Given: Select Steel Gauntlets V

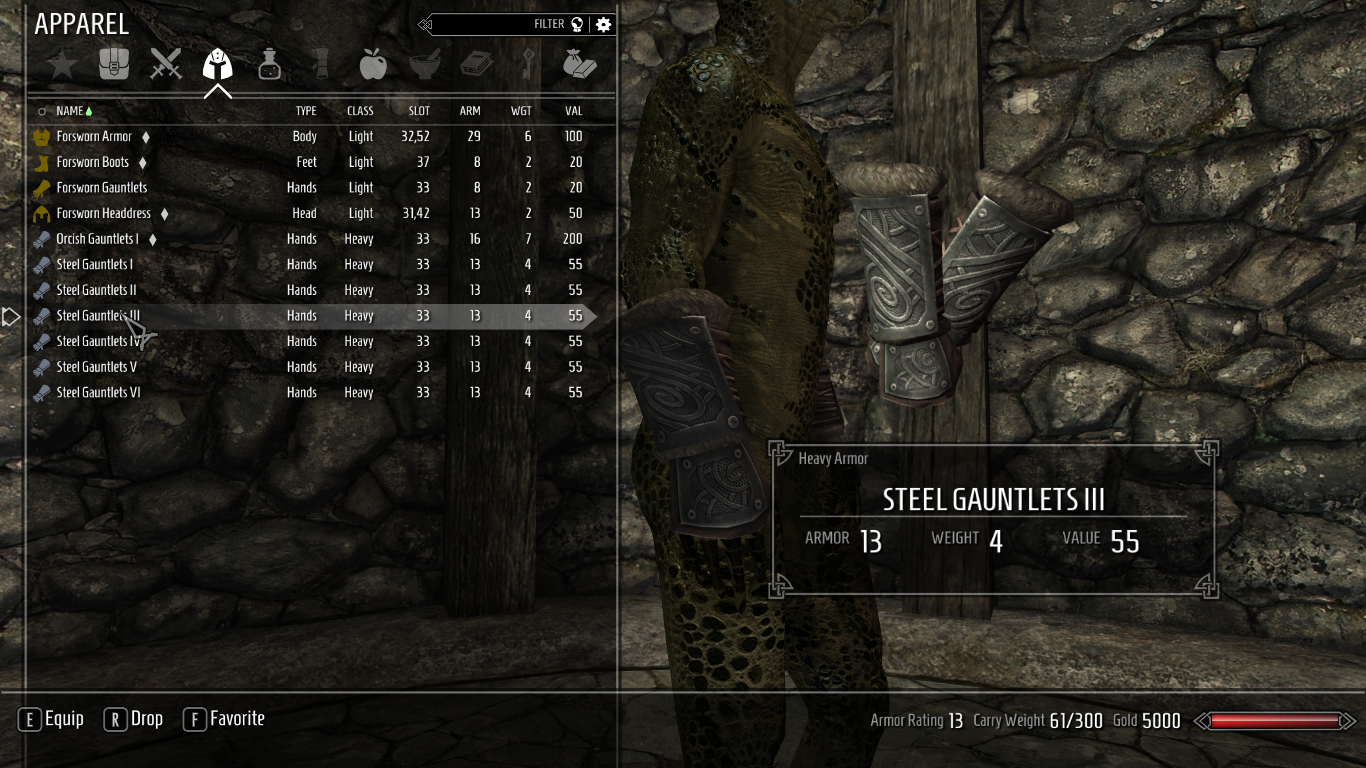Looking at the screenshot, I should click(x=96, y=367).
